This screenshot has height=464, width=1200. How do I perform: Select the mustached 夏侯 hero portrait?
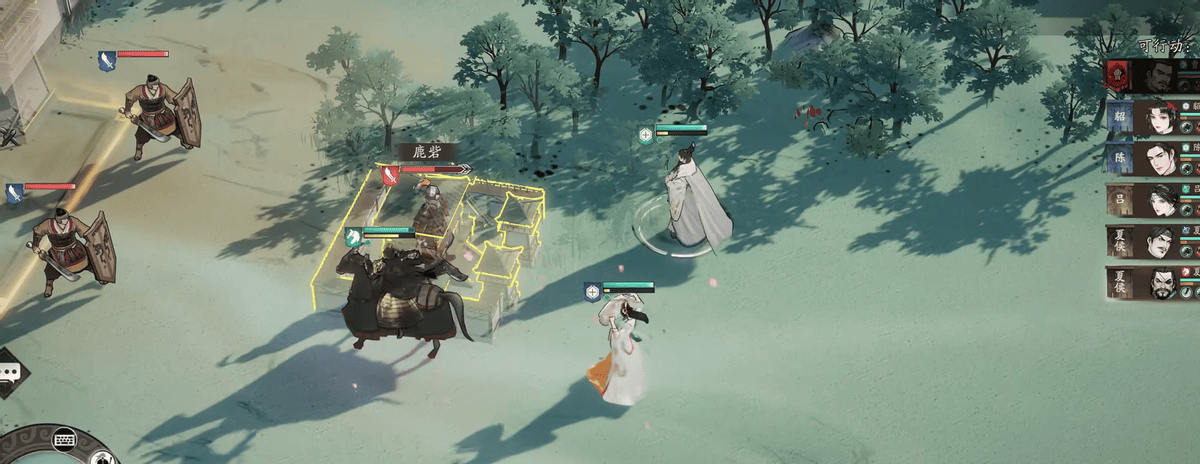[1150, 241]
